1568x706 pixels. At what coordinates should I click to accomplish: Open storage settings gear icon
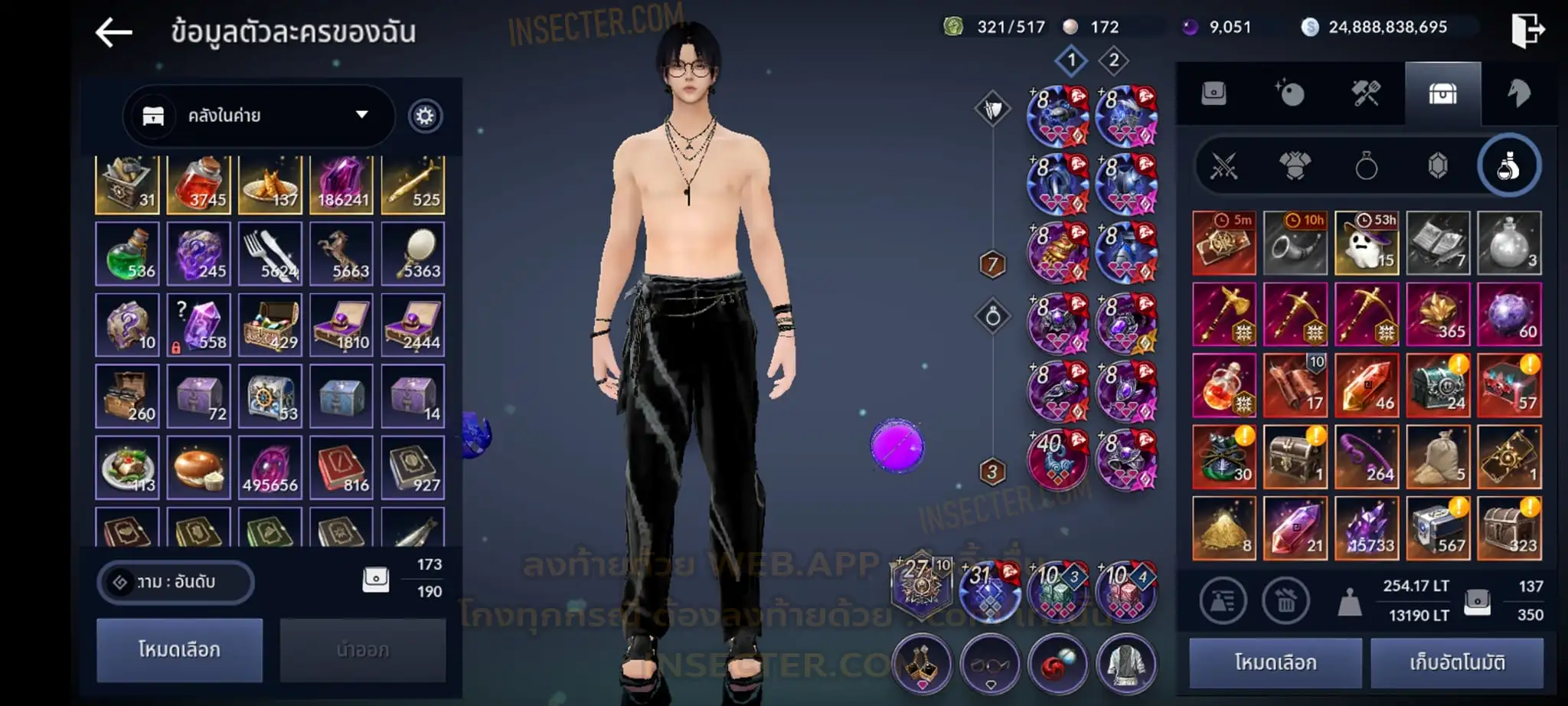(425, 116)
